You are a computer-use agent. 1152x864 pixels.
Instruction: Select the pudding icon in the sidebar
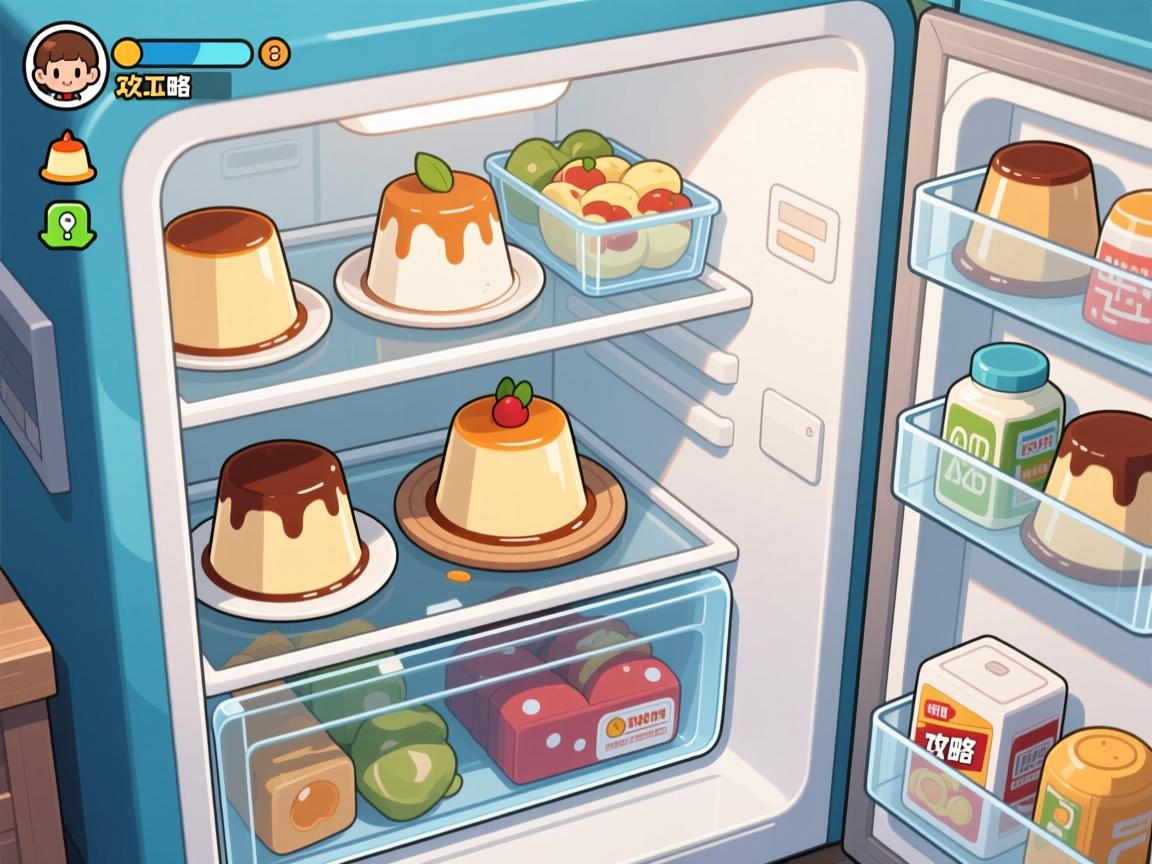[68, 160]
